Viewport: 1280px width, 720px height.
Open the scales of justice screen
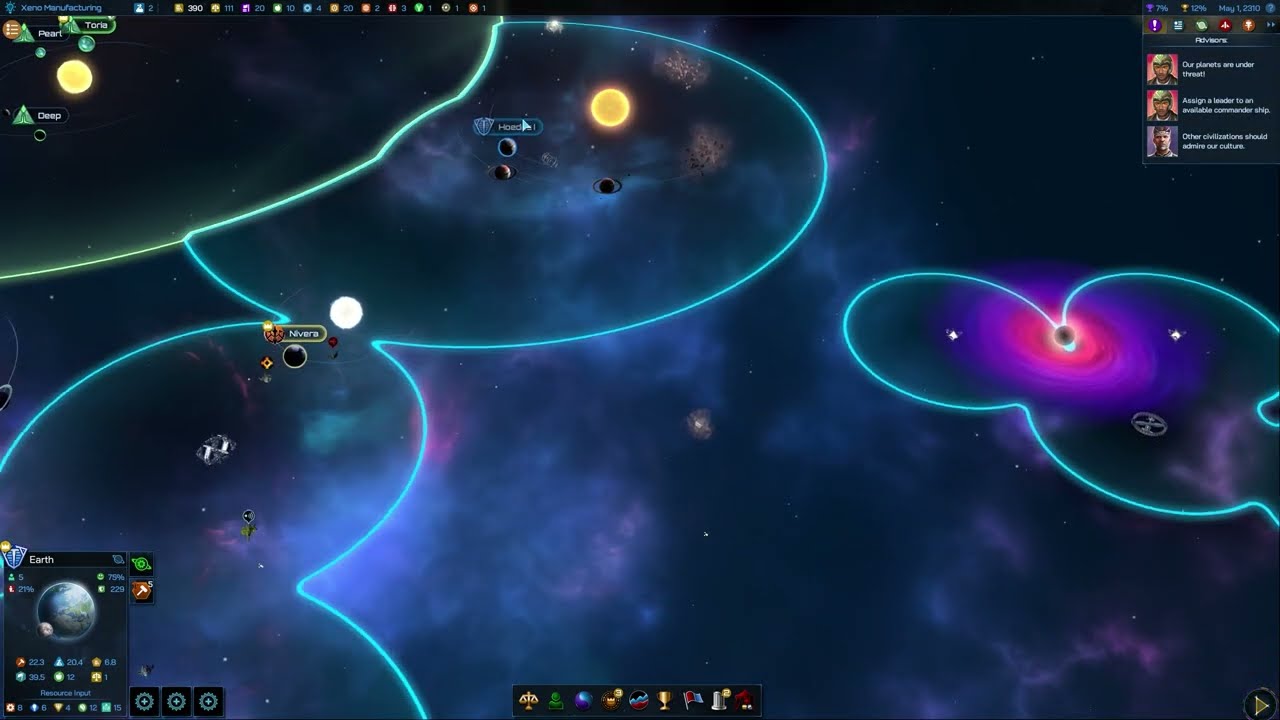point(528,700)
